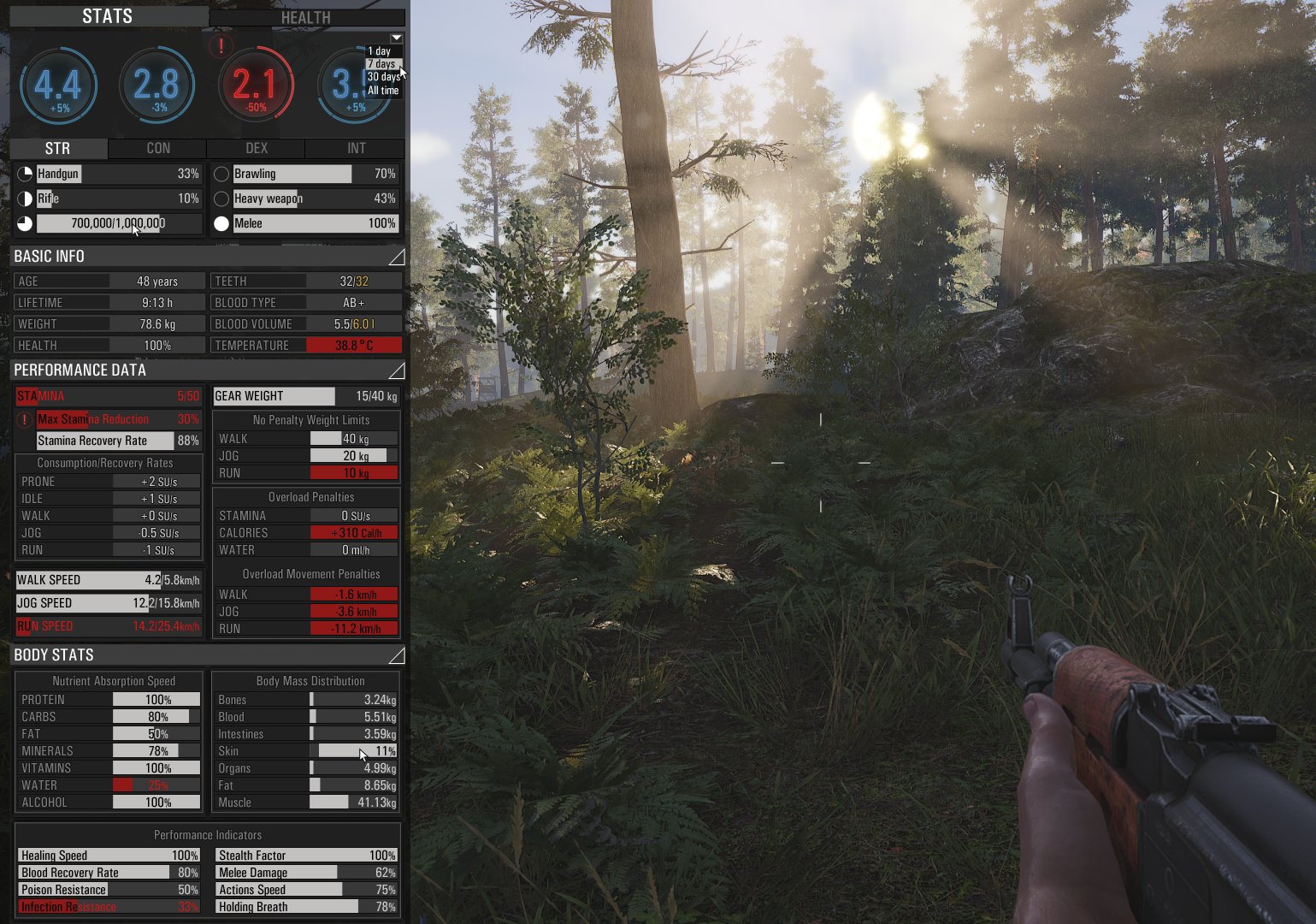Click the strength 4.4 attribute circle
The image size is (1316, 924).
point(58,86)
